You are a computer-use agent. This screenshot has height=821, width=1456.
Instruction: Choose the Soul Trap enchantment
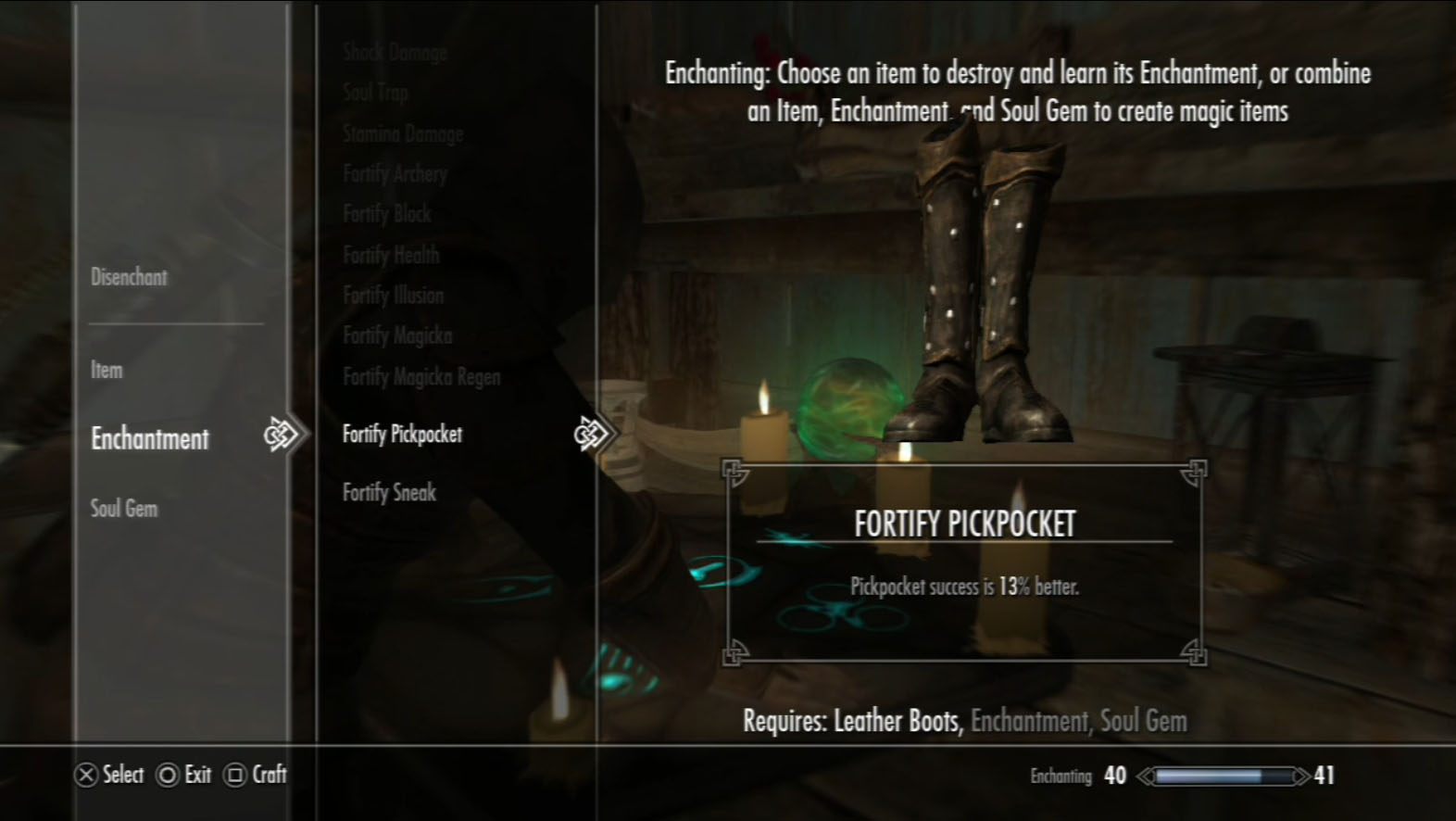click(x=375, y=92)
